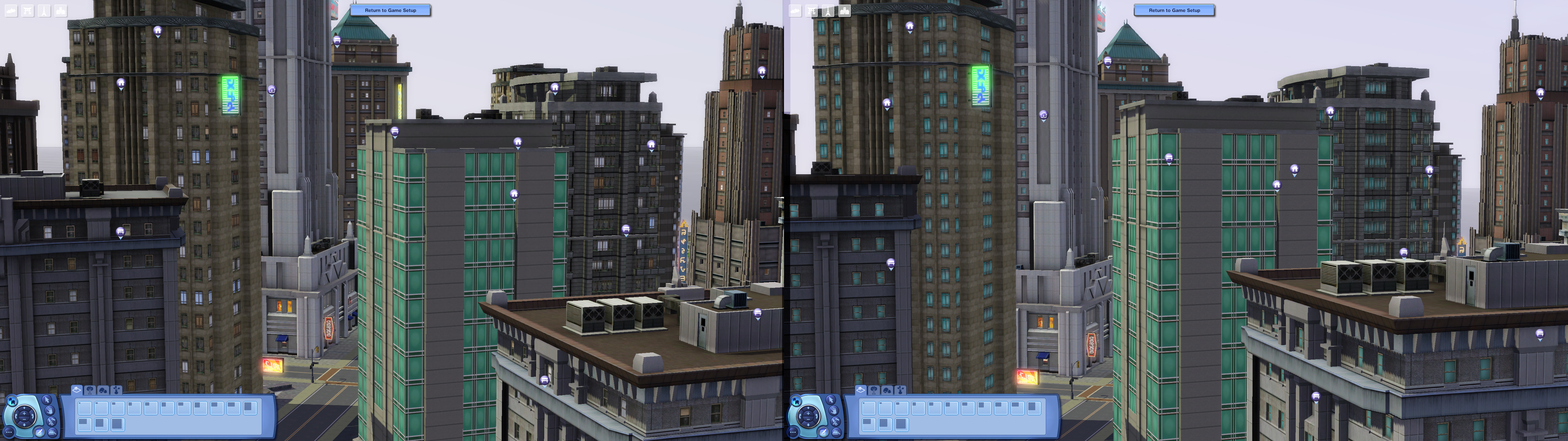This screenshot has height=441, width=1568.
Task: Click the torii gate icon in the top-left toolbar
Action: click(27, 11)
